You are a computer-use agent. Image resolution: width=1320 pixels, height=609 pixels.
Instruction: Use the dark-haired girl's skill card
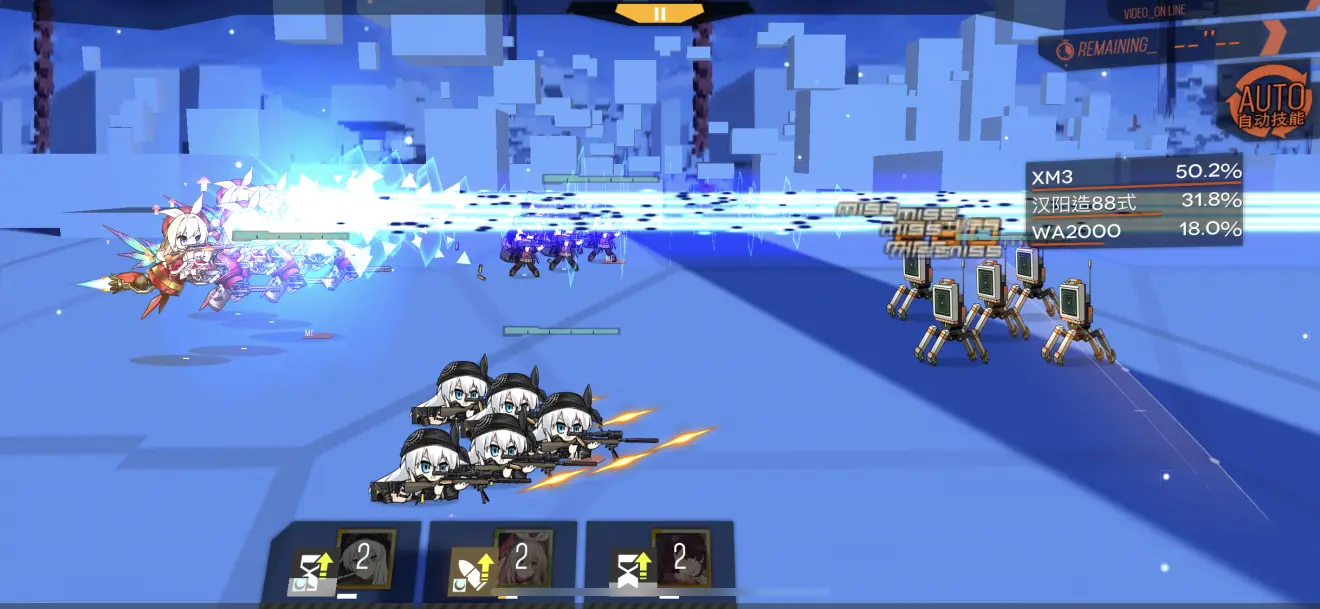661,562
